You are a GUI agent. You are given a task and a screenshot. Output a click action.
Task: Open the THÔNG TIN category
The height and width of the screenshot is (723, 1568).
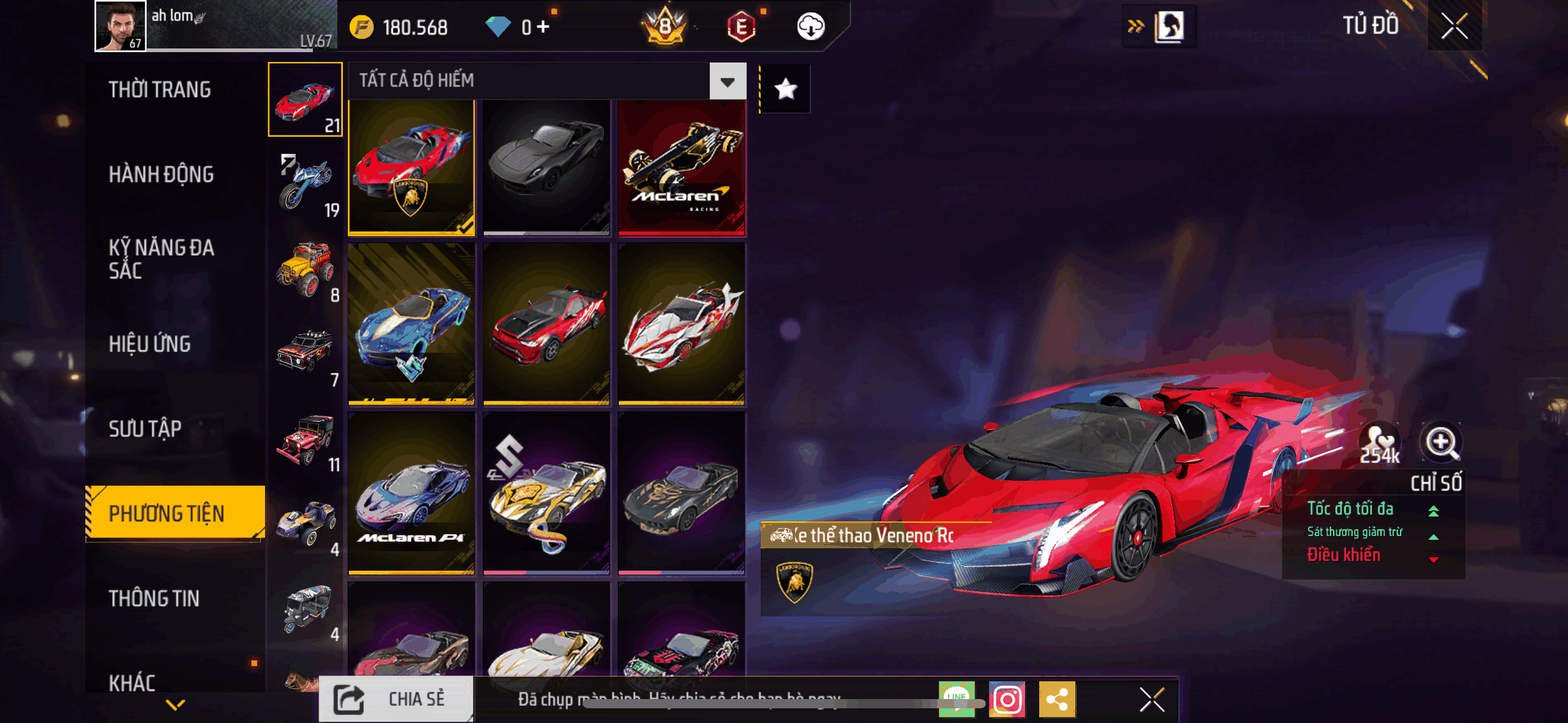pyautogui.click(x=154, y=599)
